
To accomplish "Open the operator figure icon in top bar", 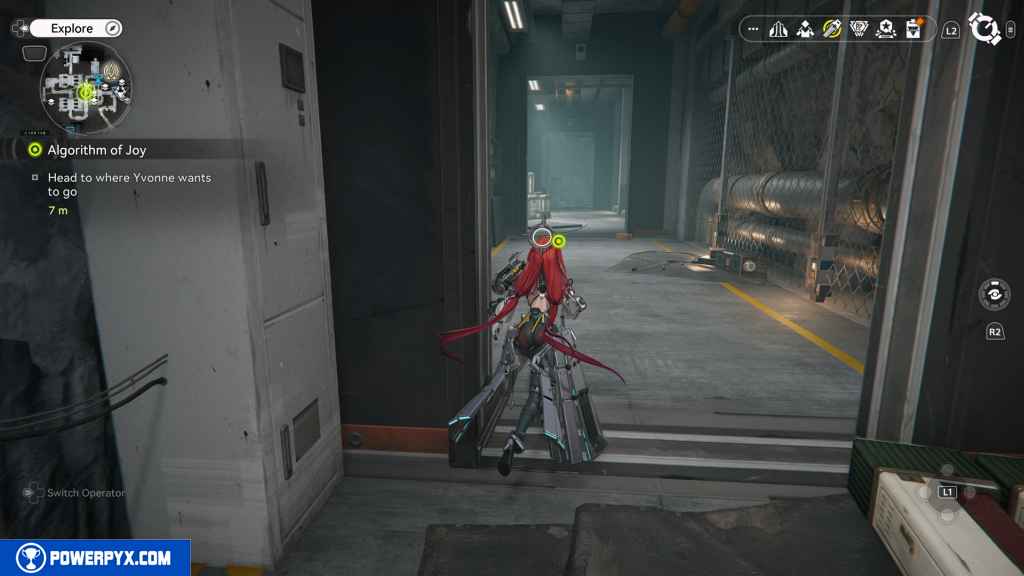I will 805,29.
